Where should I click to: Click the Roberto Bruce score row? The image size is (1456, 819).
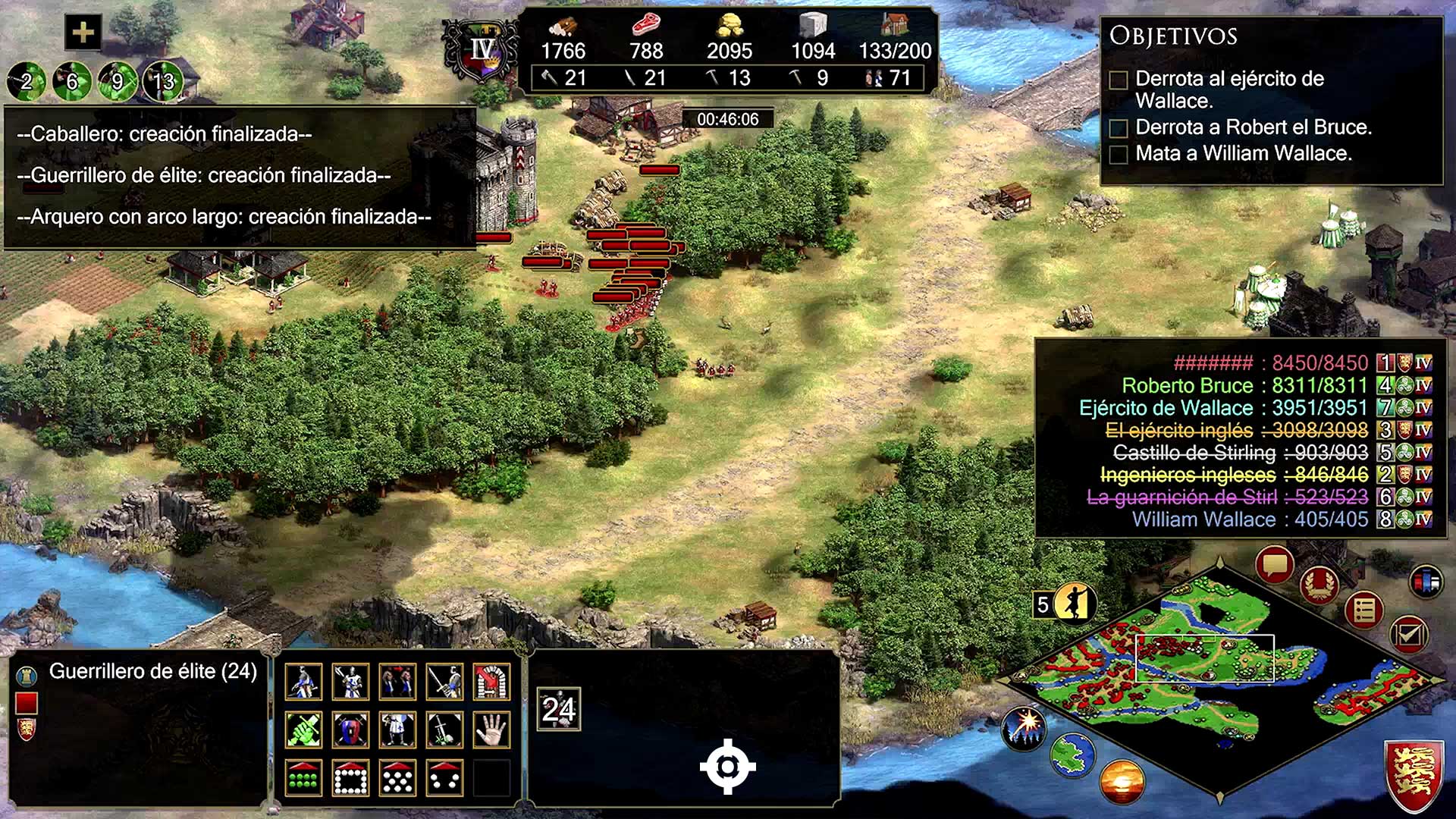tap(1244, 385)
